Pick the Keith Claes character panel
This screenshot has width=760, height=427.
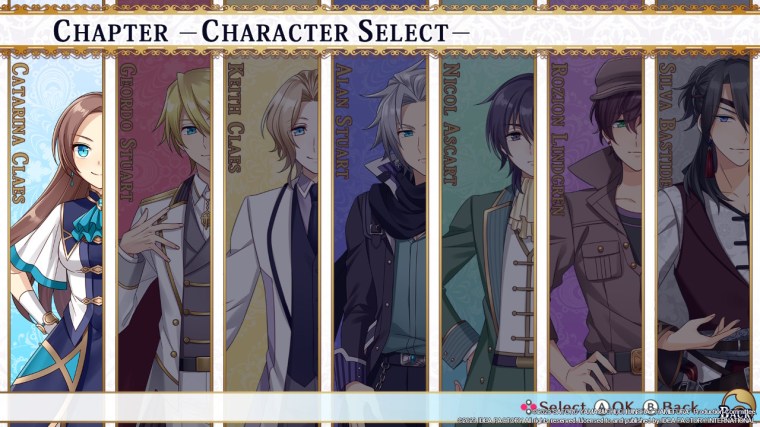272,225
